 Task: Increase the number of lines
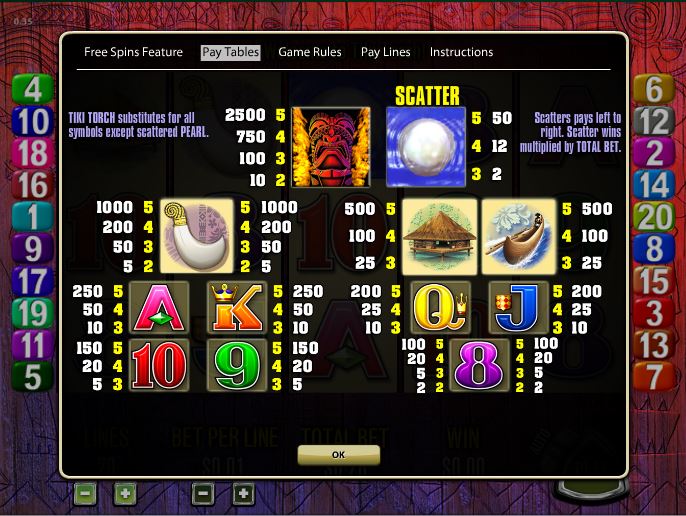pos(124,493)
